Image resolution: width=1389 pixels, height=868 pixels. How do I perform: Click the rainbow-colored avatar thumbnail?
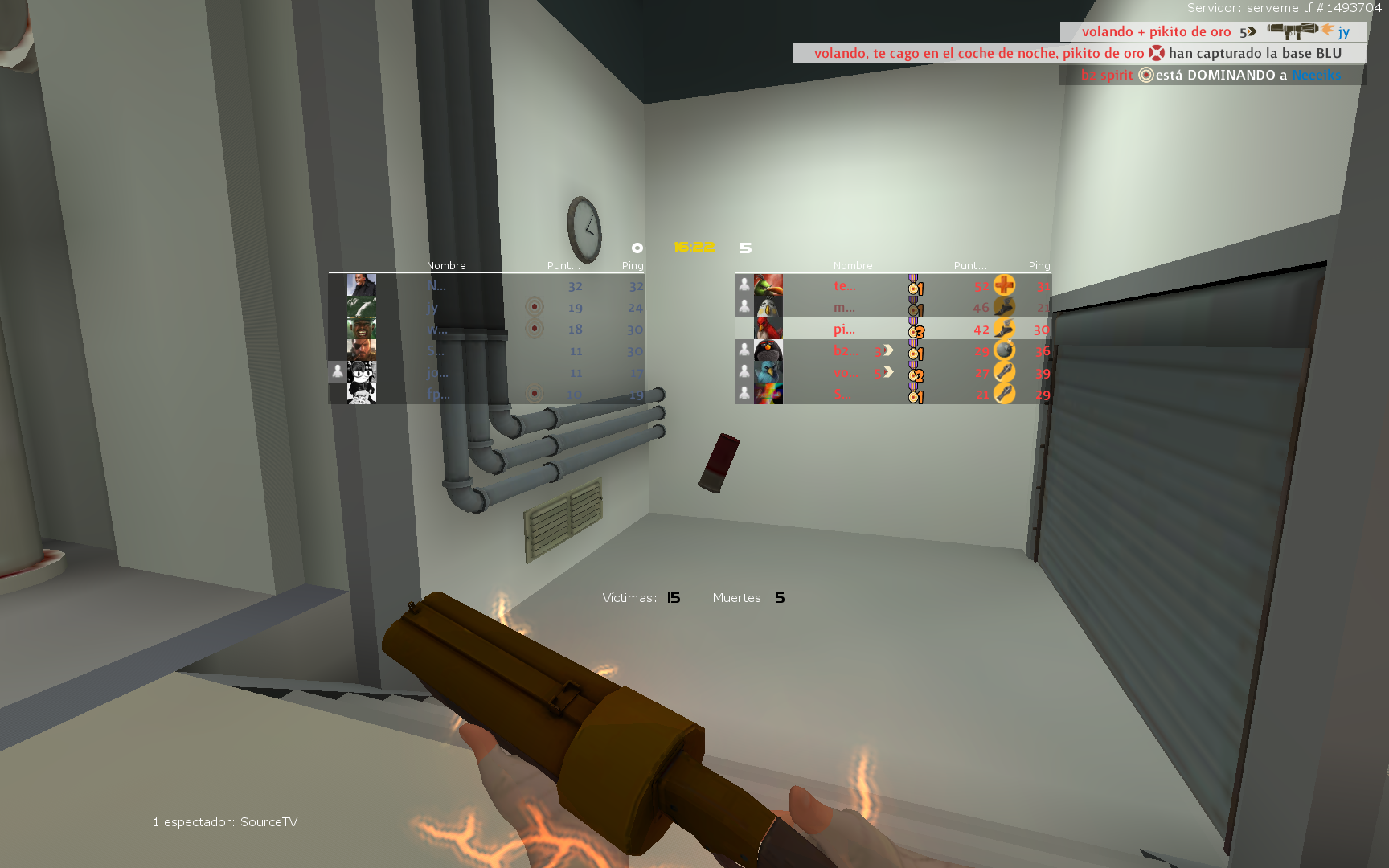[768, 394]
